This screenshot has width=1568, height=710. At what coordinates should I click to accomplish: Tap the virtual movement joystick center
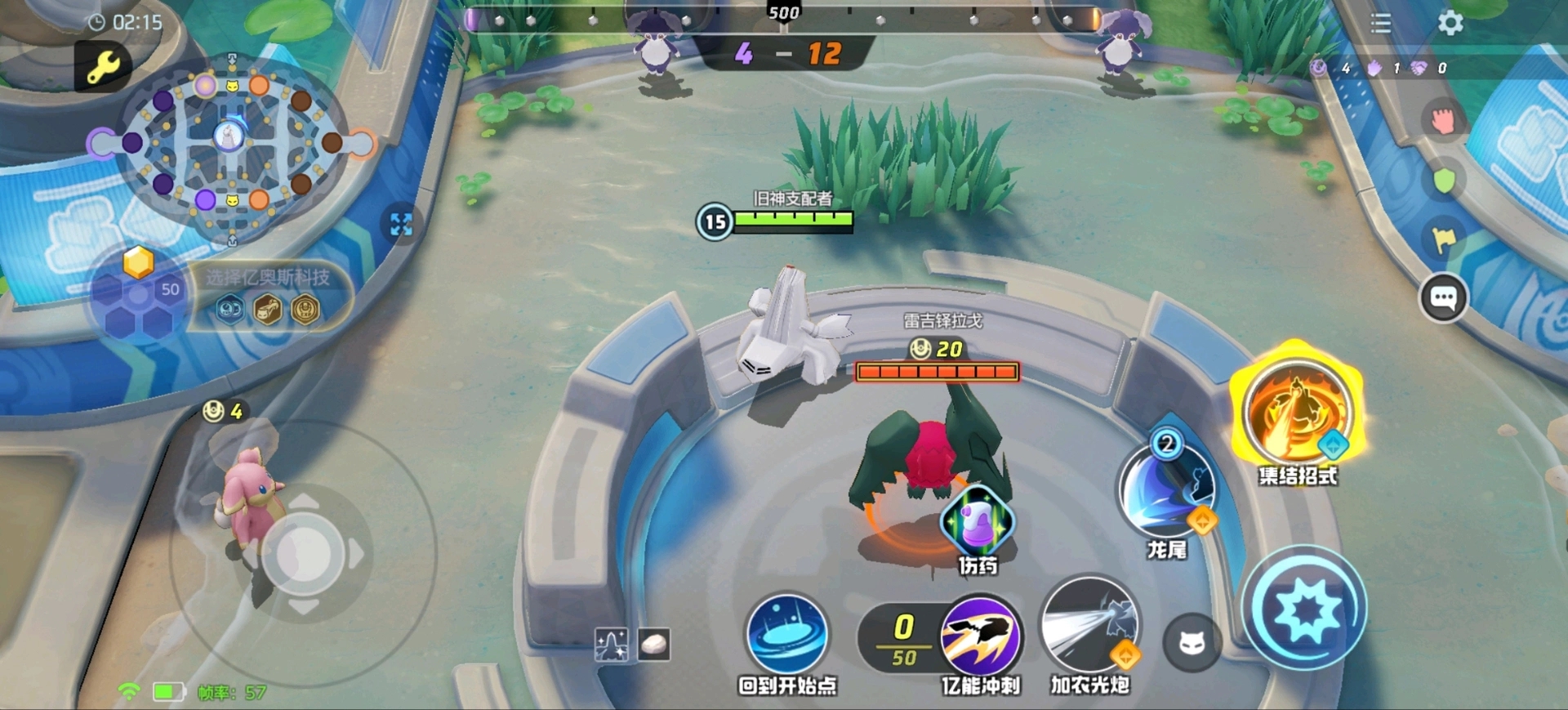point(304,555)
